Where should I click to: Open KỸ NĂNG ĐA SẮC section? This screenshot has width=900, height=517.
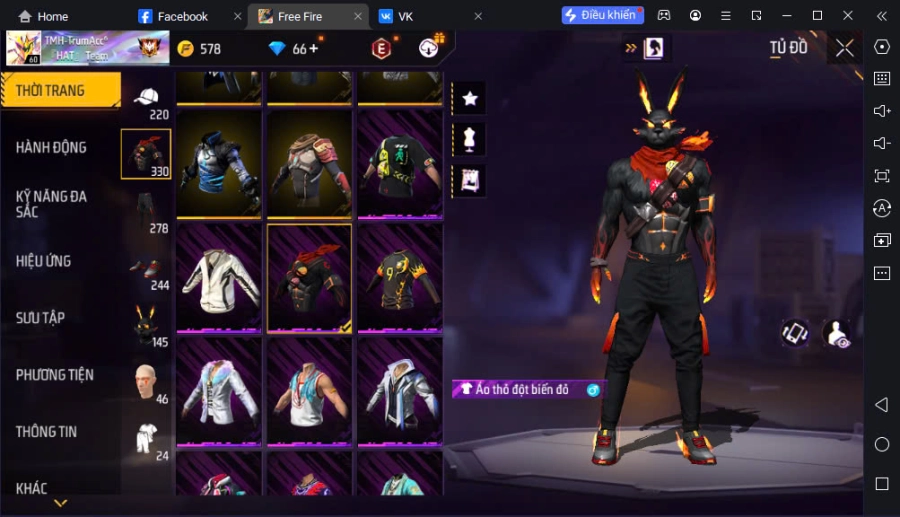[52, 204]
